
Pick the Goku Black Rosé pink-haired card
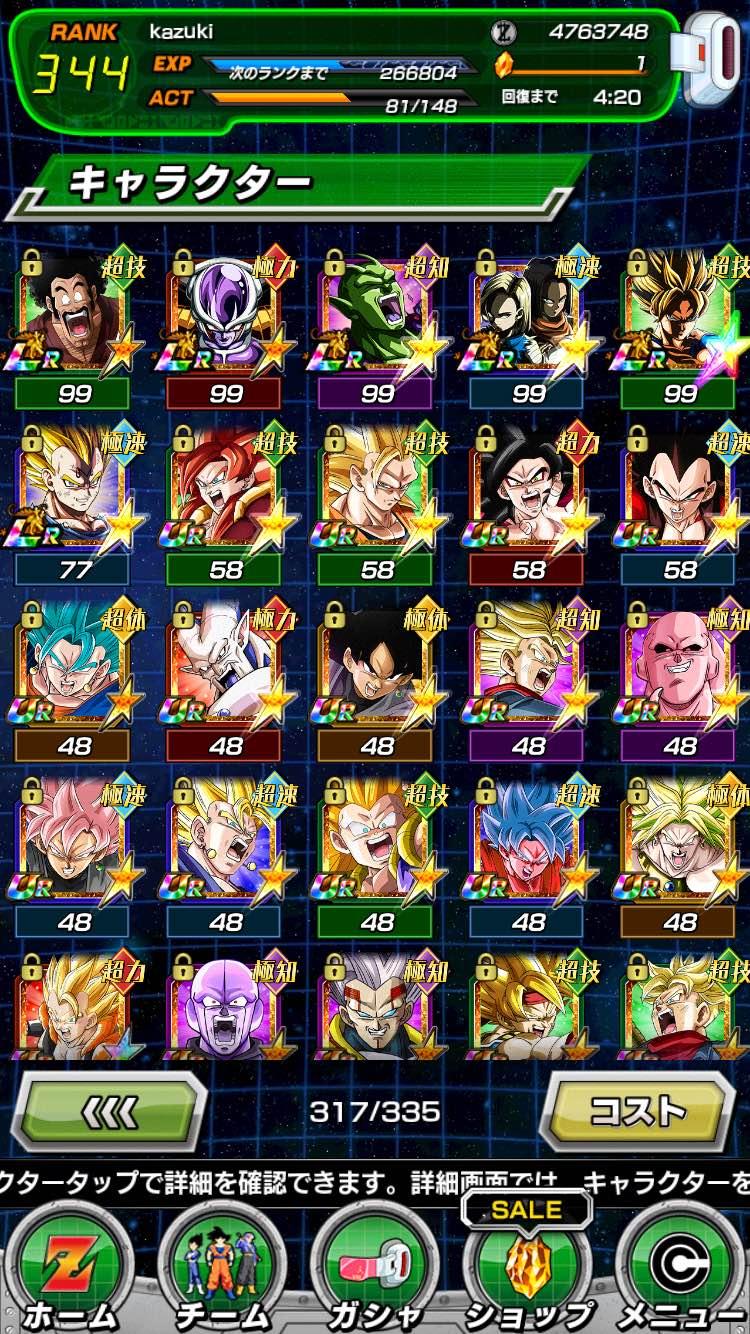point(75,840)
